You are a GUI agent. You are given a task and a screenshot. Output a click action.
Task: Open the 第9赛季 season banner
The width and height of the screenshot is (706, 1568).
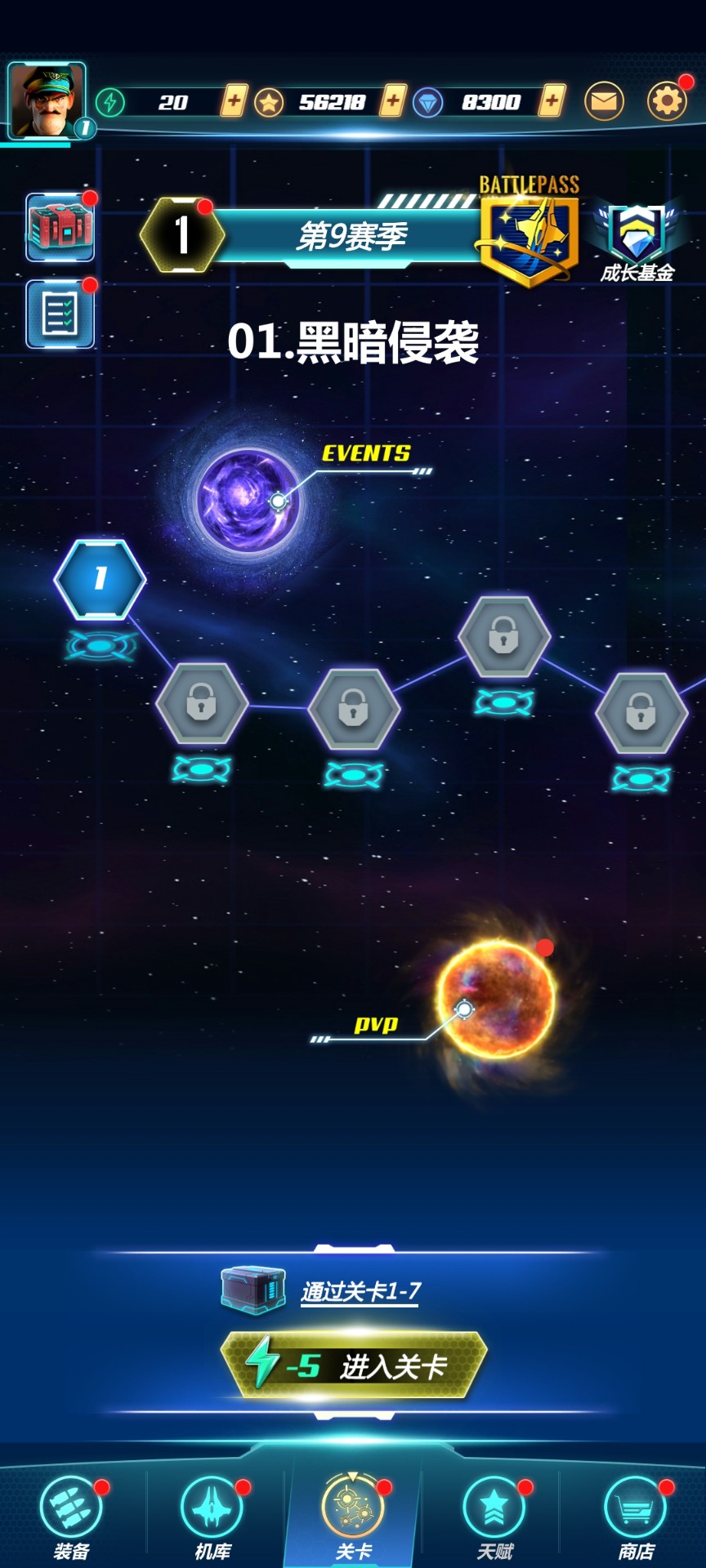pyautogui.click(x=351, y=237)
